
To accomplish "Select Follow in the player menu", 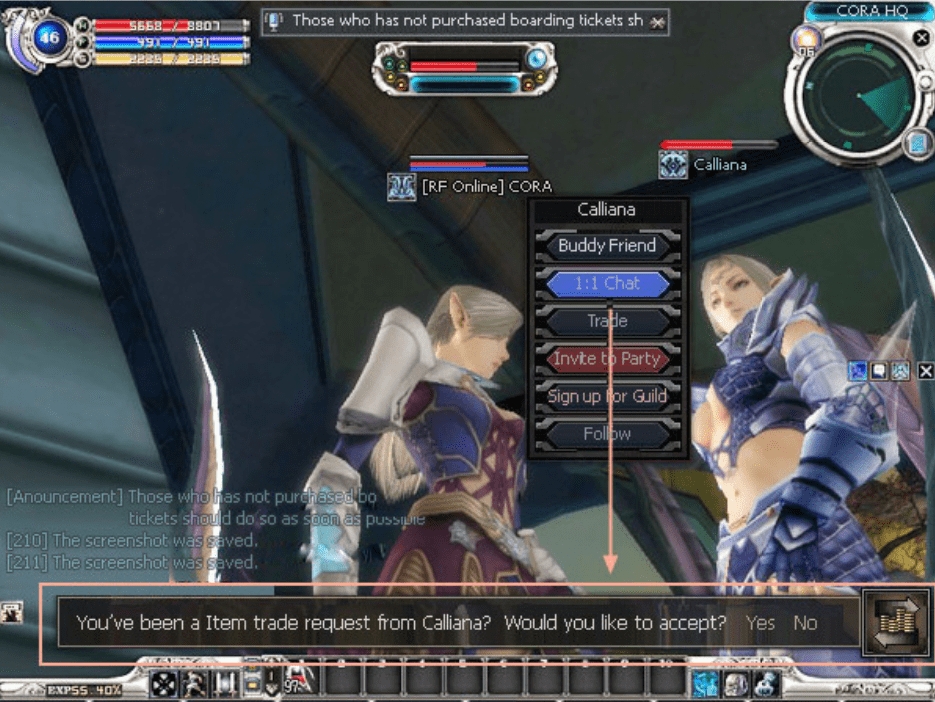I will [x=607, y=434].
